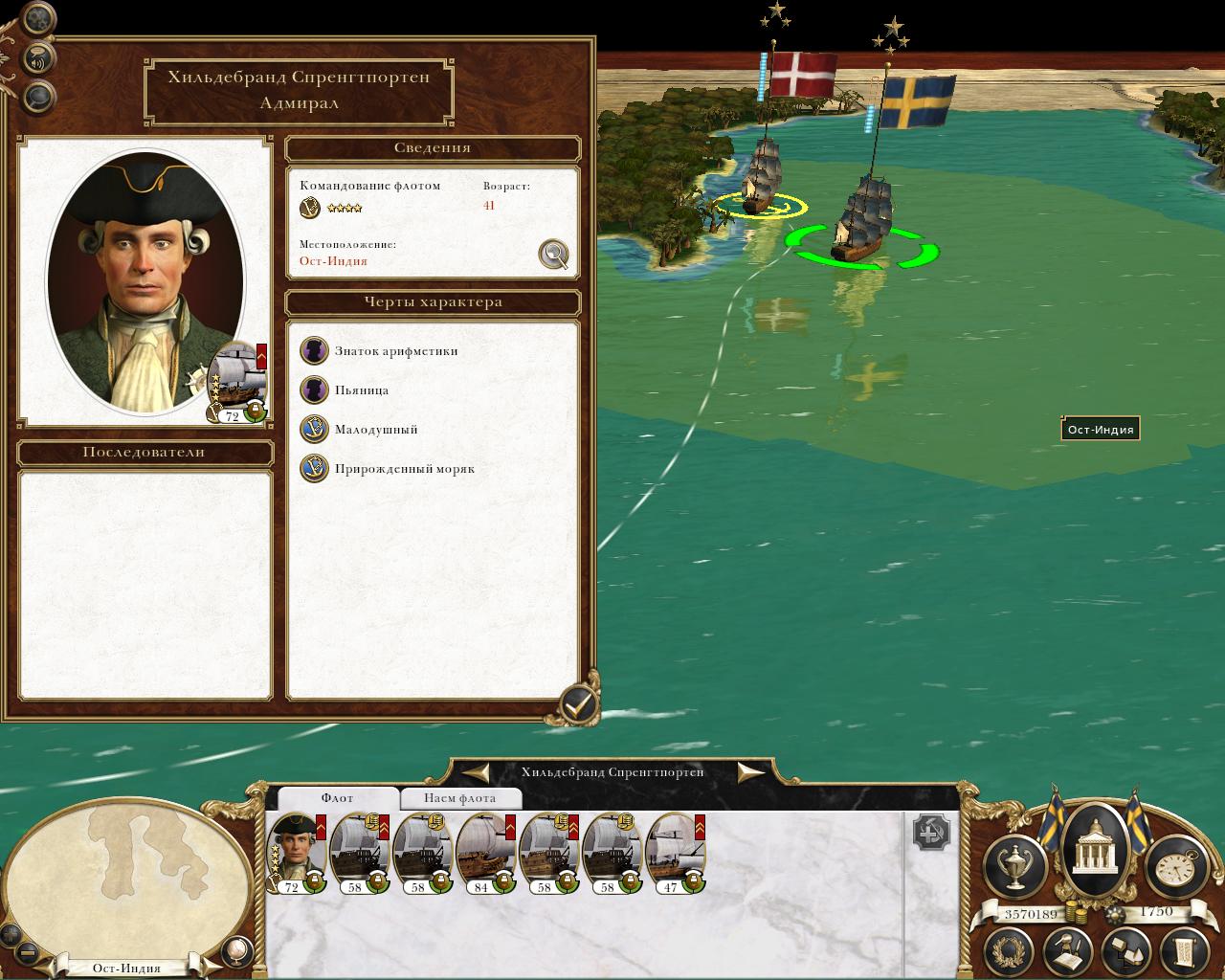The image size is (1225, 980).
Task: Pick the 47-gun ship unit card
Action: [x=676, y=852]
